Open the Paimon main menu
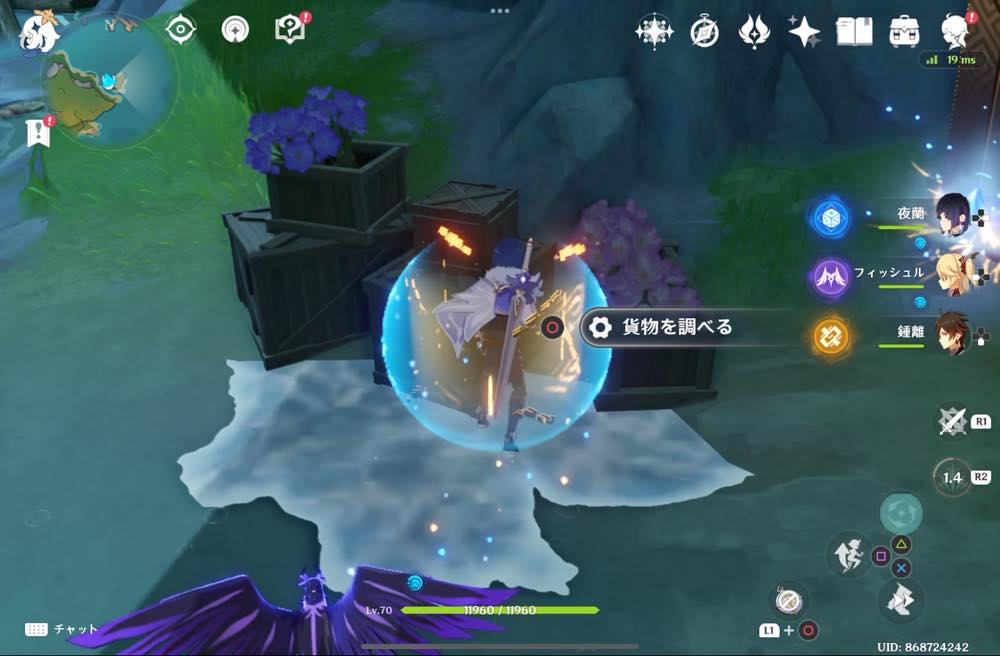Screen dimensions: 1000x656 click(x=42, y=30)
